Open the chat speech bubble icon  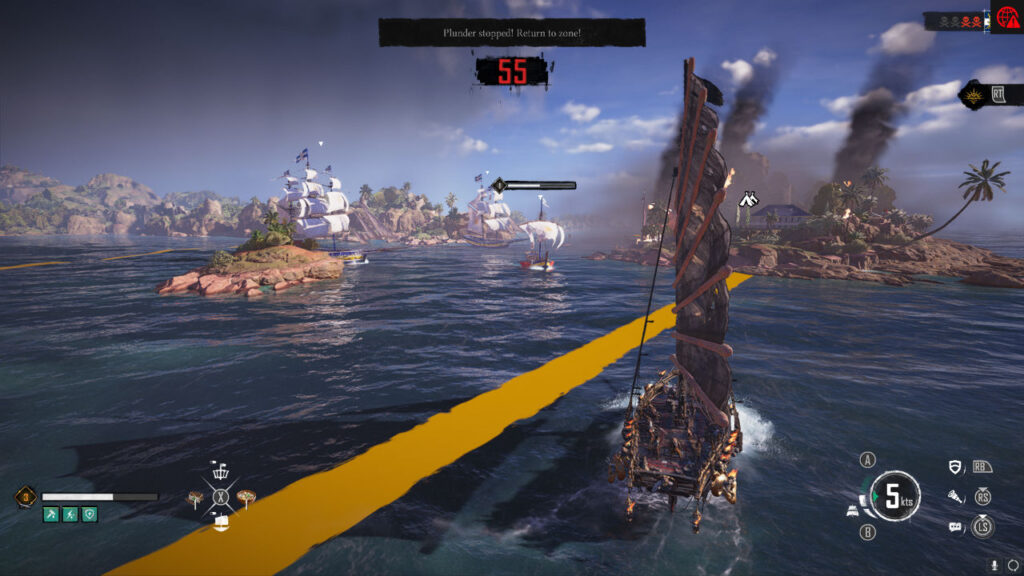[956, 526]
